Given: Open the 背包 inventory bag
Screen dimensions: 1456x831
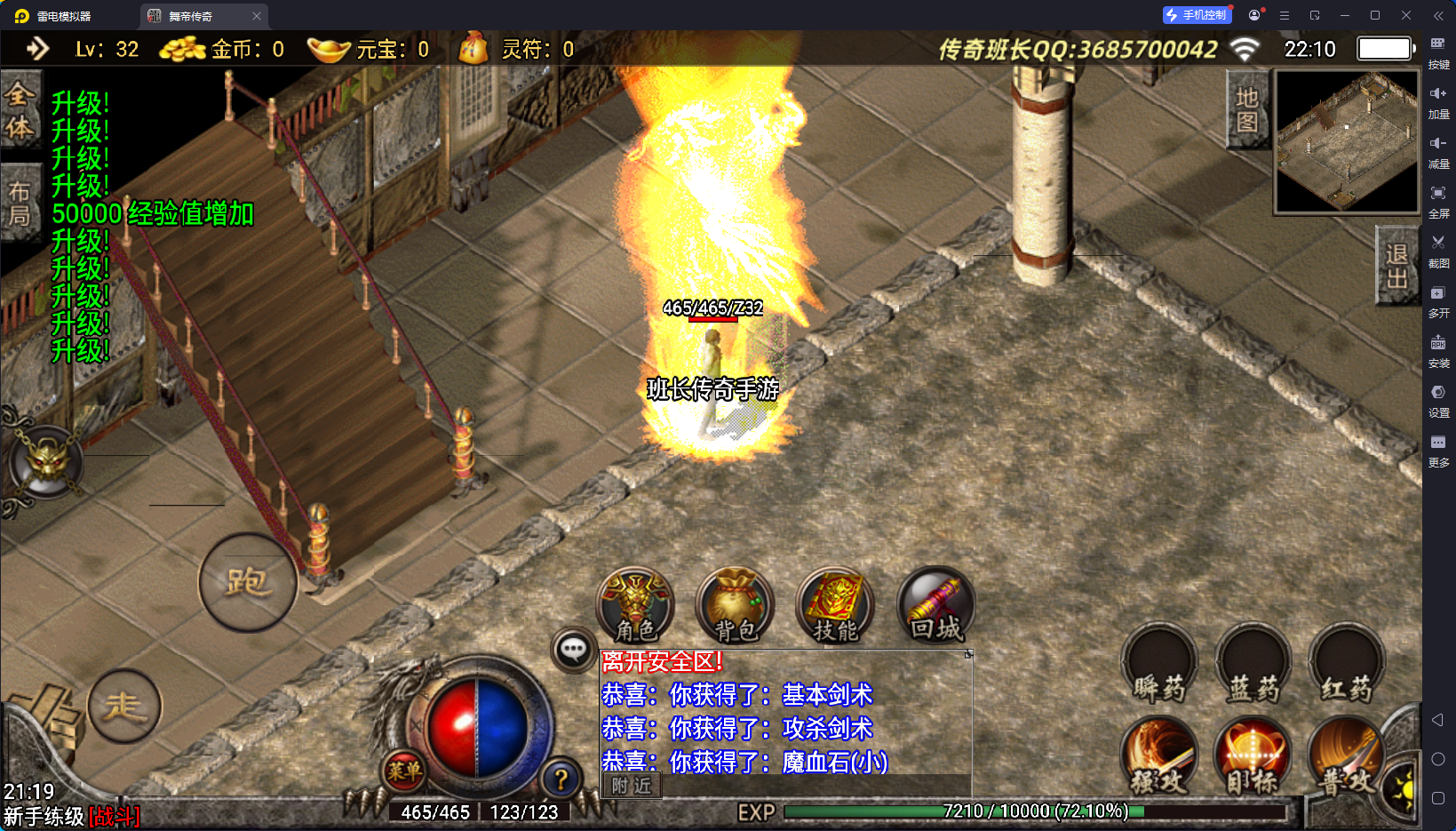Looking at the screenshot, I should (735, 606).
